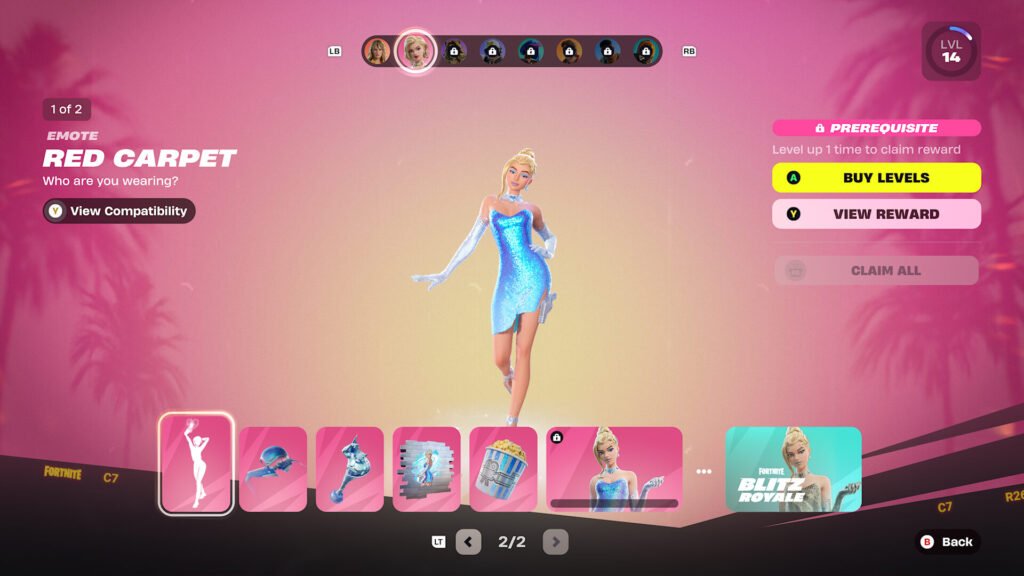
Task: Select the Red Carpet emote reward tile
Action: coord(196,464)
